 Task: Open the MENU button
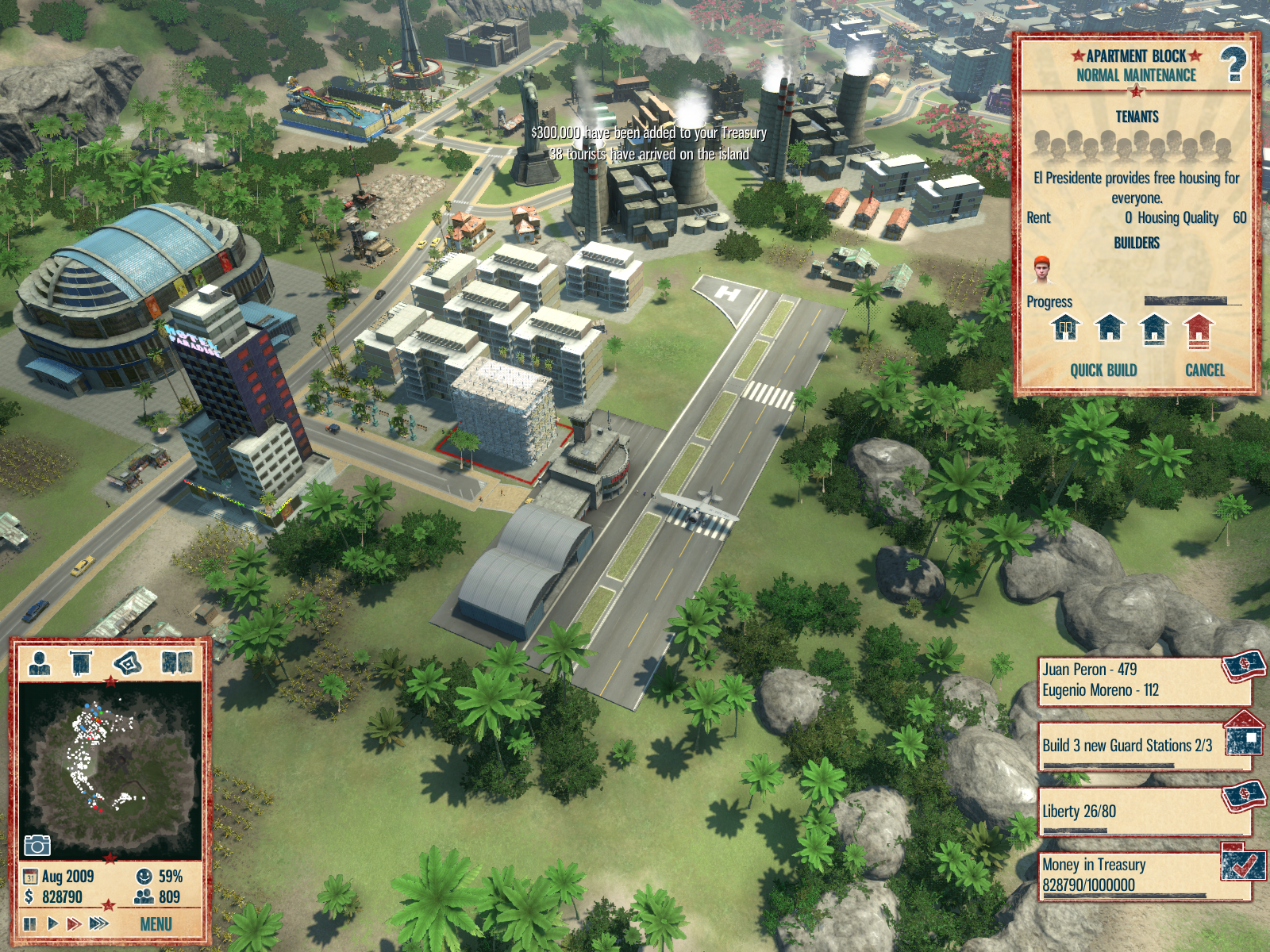[x=156, y=924]
